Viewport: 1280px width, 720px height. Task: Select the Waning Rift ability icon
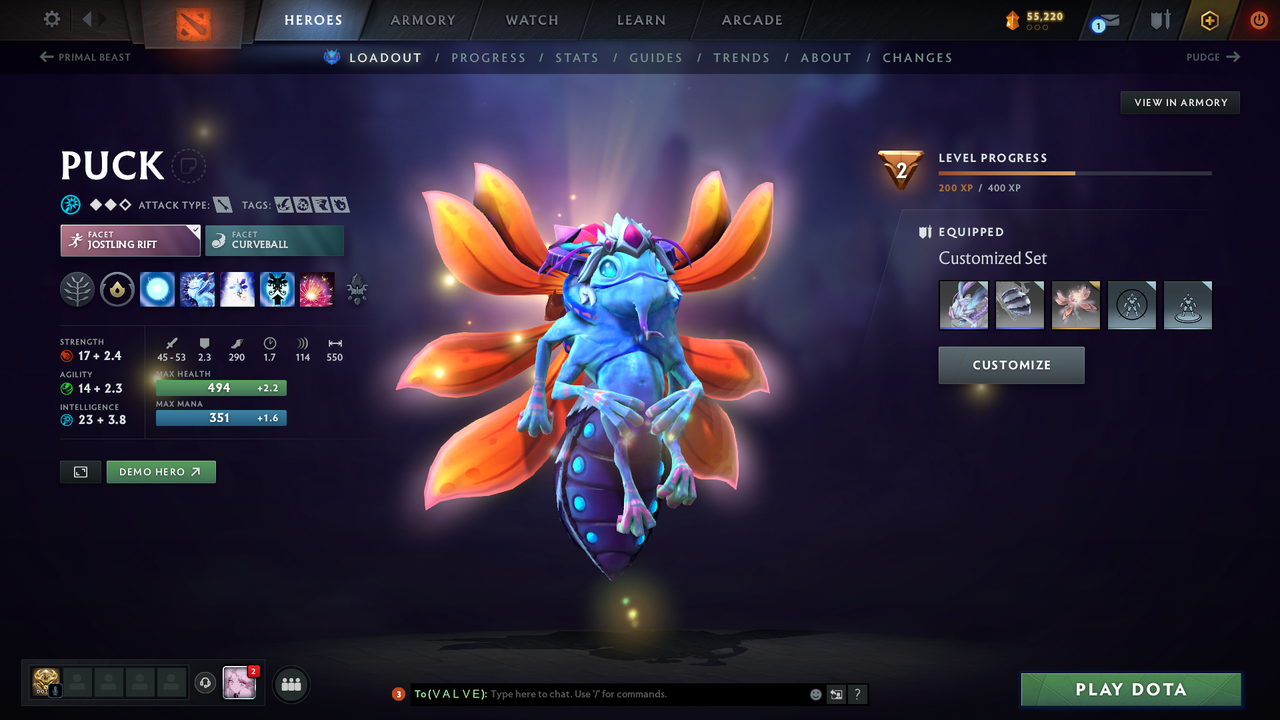coord(197,290)
